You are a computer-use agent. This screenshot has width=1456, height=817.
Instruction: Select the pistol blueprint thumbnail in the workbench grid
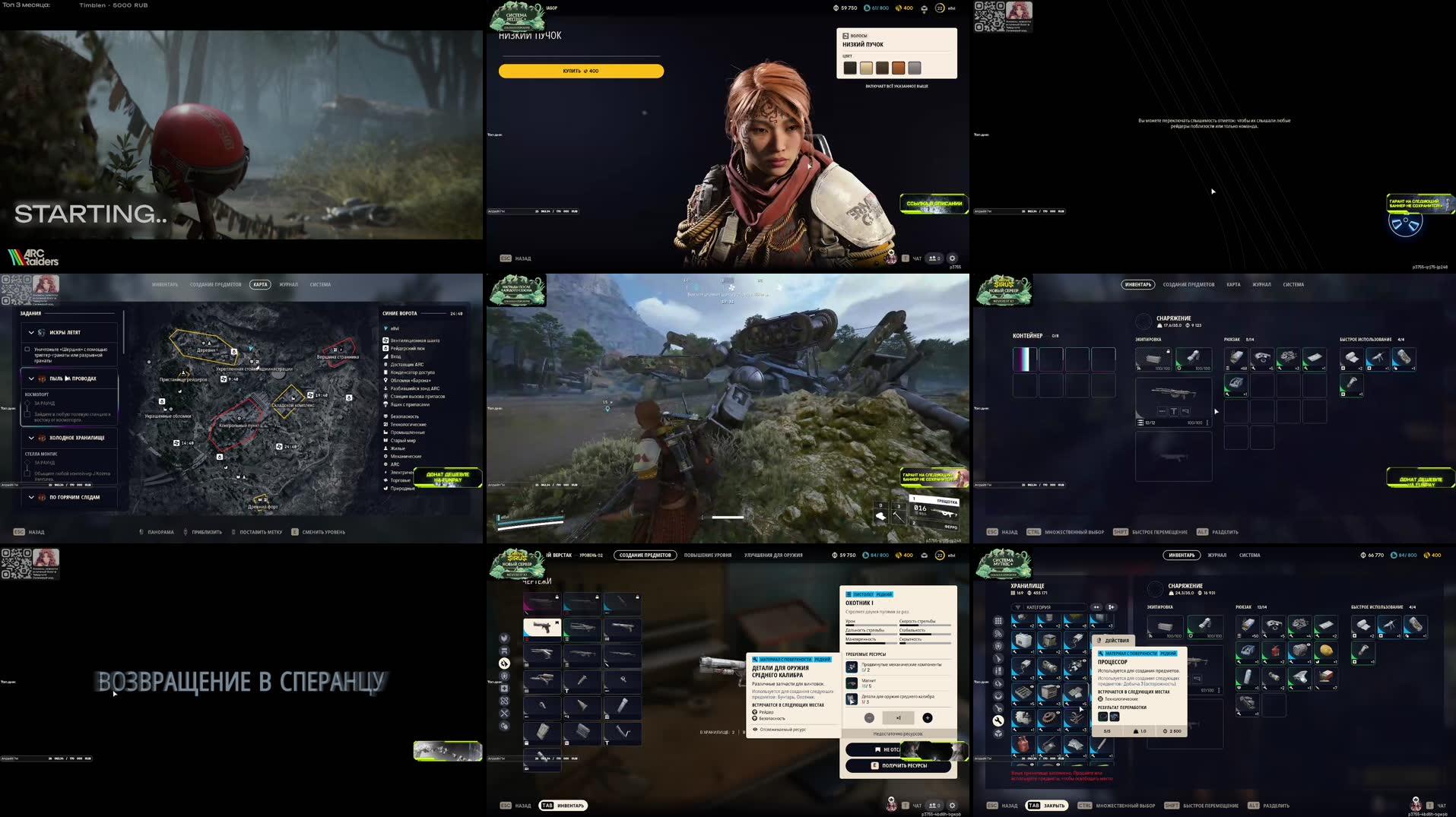click(x=542, y=628)
